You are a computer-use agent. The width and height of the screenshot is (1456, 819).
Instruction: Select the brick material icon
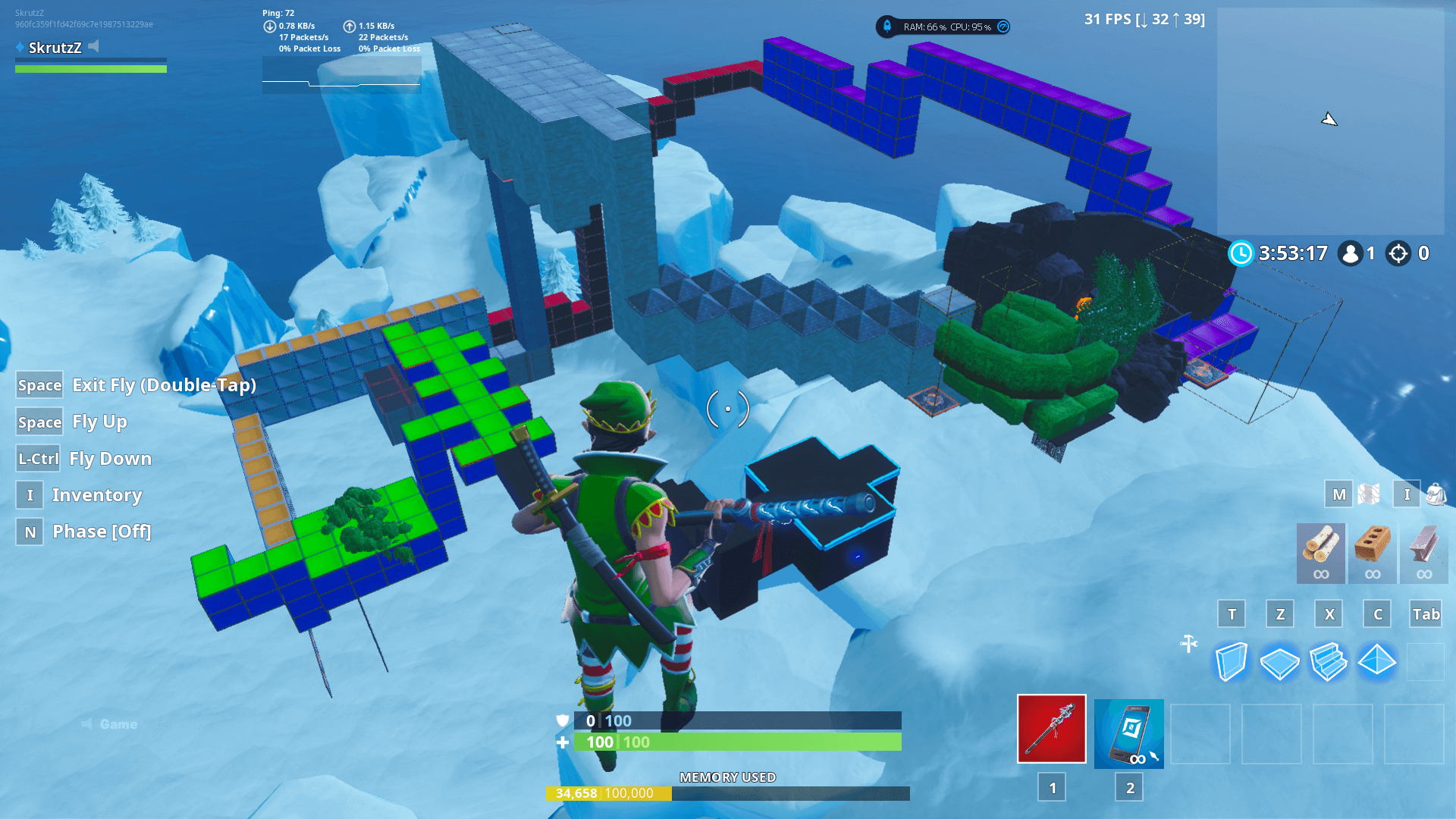1372,553
